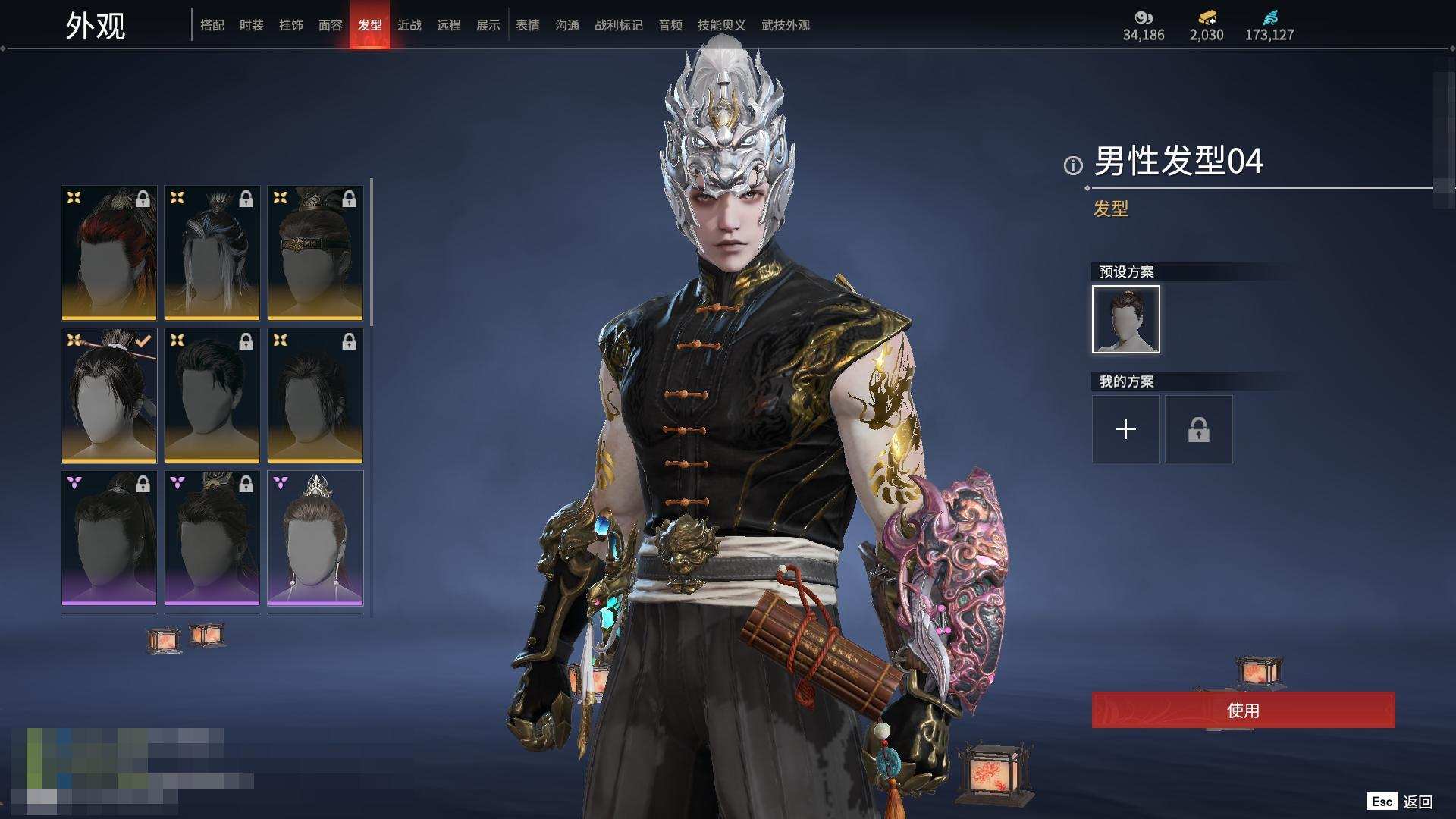Switch to the 远程 tab
This screenshot has width=1456, height=819.
pos(449,25)
